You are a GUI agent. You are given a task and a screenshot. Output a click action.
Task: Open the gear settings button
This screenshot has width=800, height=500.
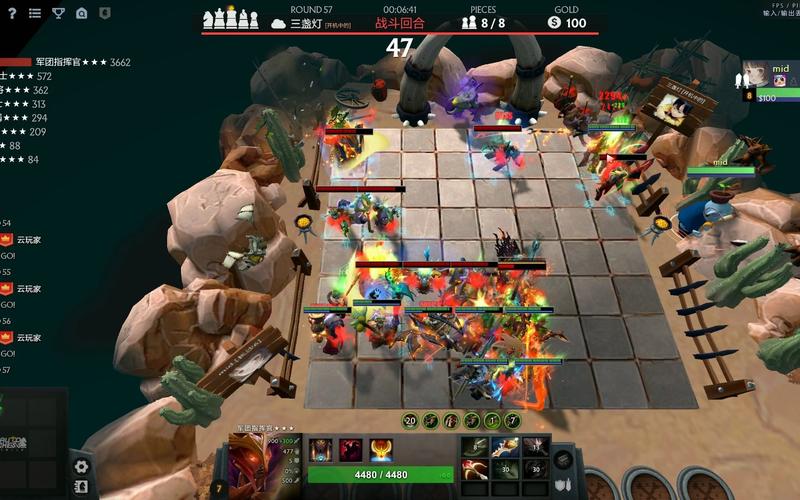point(81,466)
